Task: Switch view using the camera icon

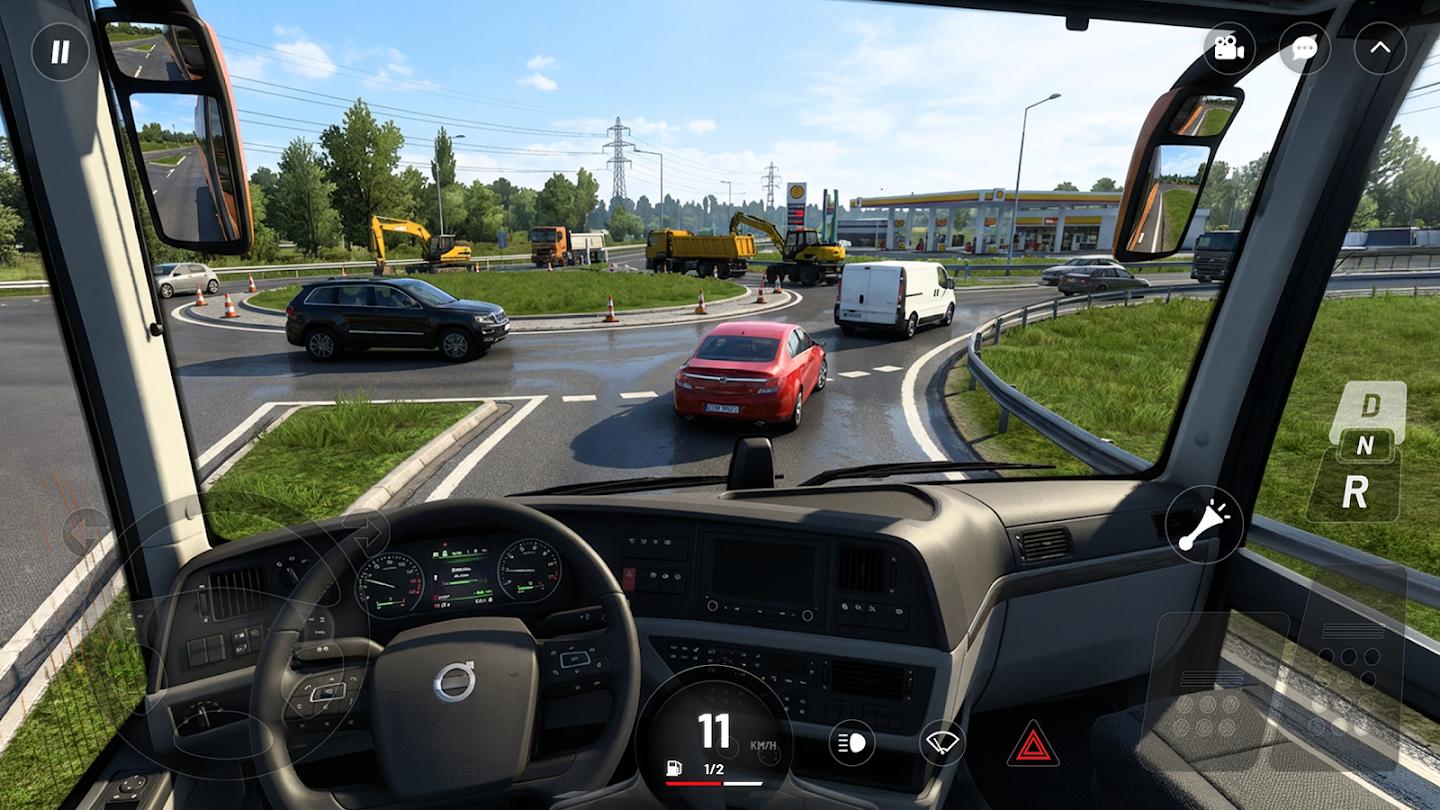Action: (x=1229, y=48)
